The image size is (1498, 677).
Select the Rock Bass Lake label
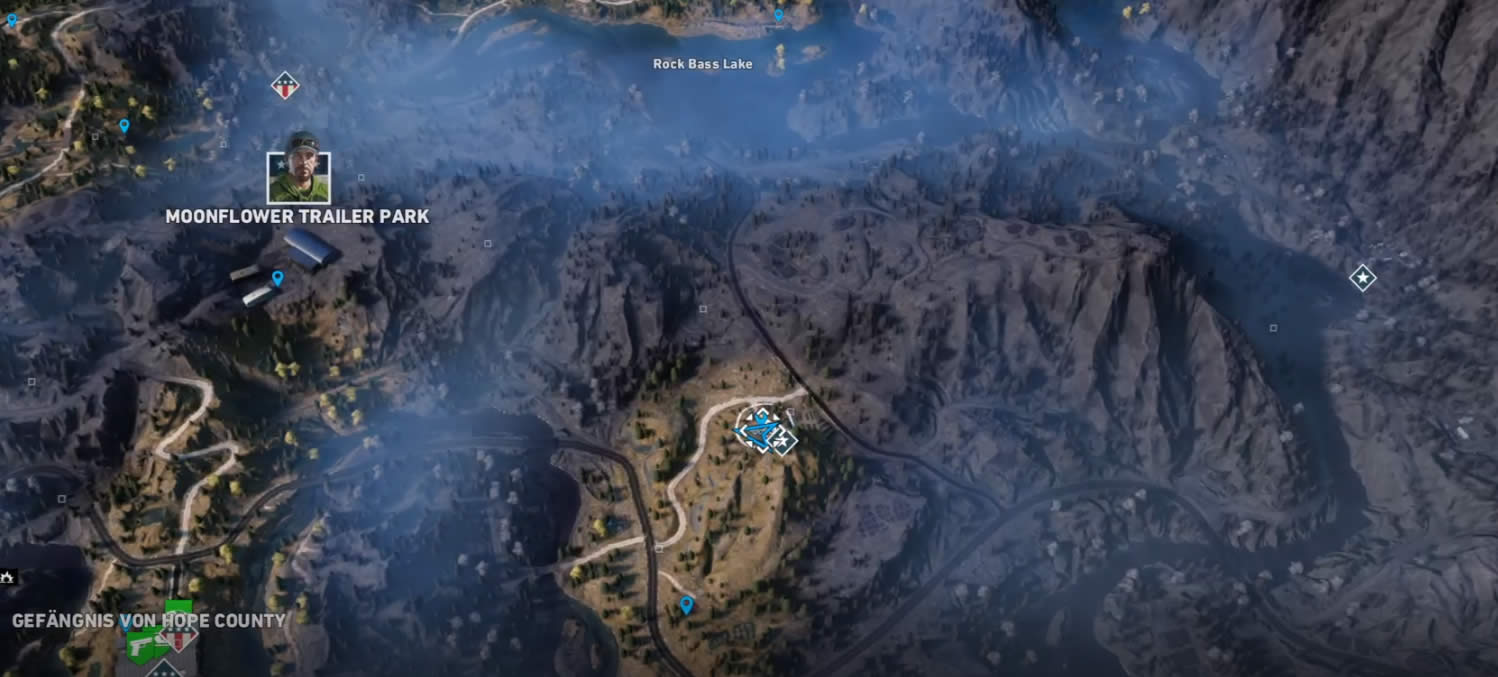pos(702,64)
